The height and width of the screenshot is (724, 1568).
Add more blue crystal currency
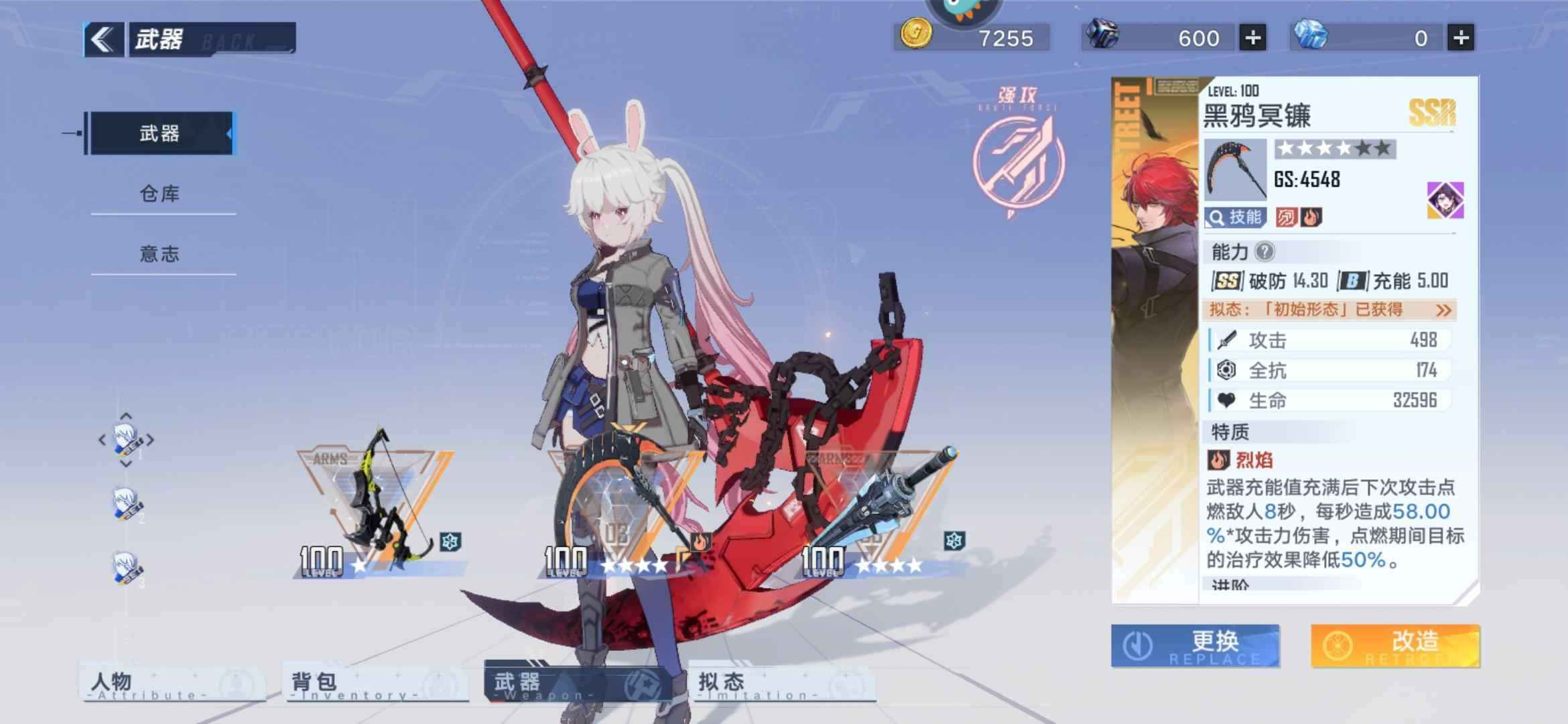1461,38
